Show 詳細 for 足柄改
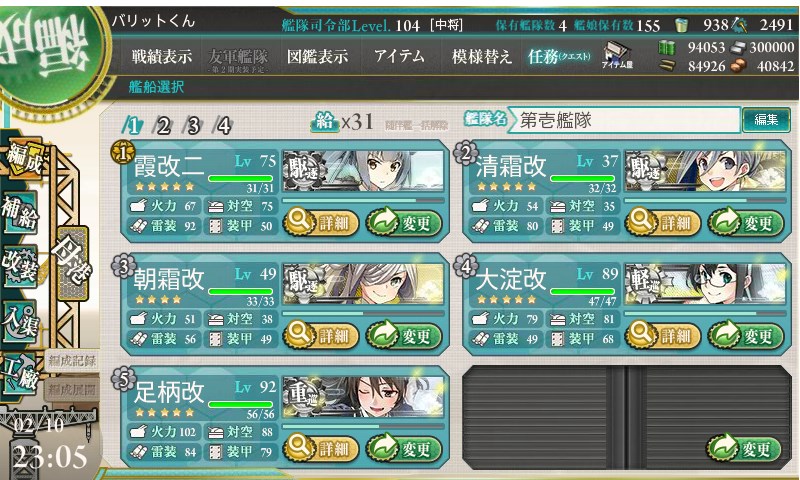 321,448
